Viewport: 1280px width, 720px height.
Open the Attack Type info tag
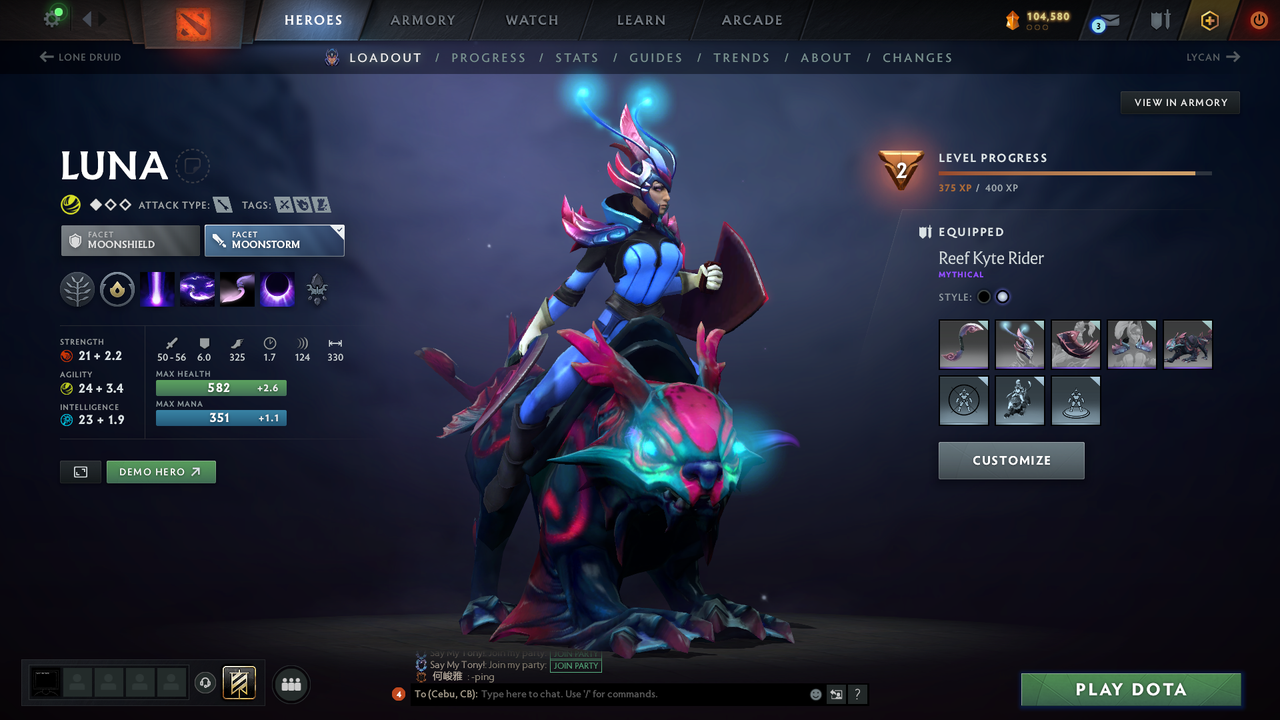click(x=222, y=204)
